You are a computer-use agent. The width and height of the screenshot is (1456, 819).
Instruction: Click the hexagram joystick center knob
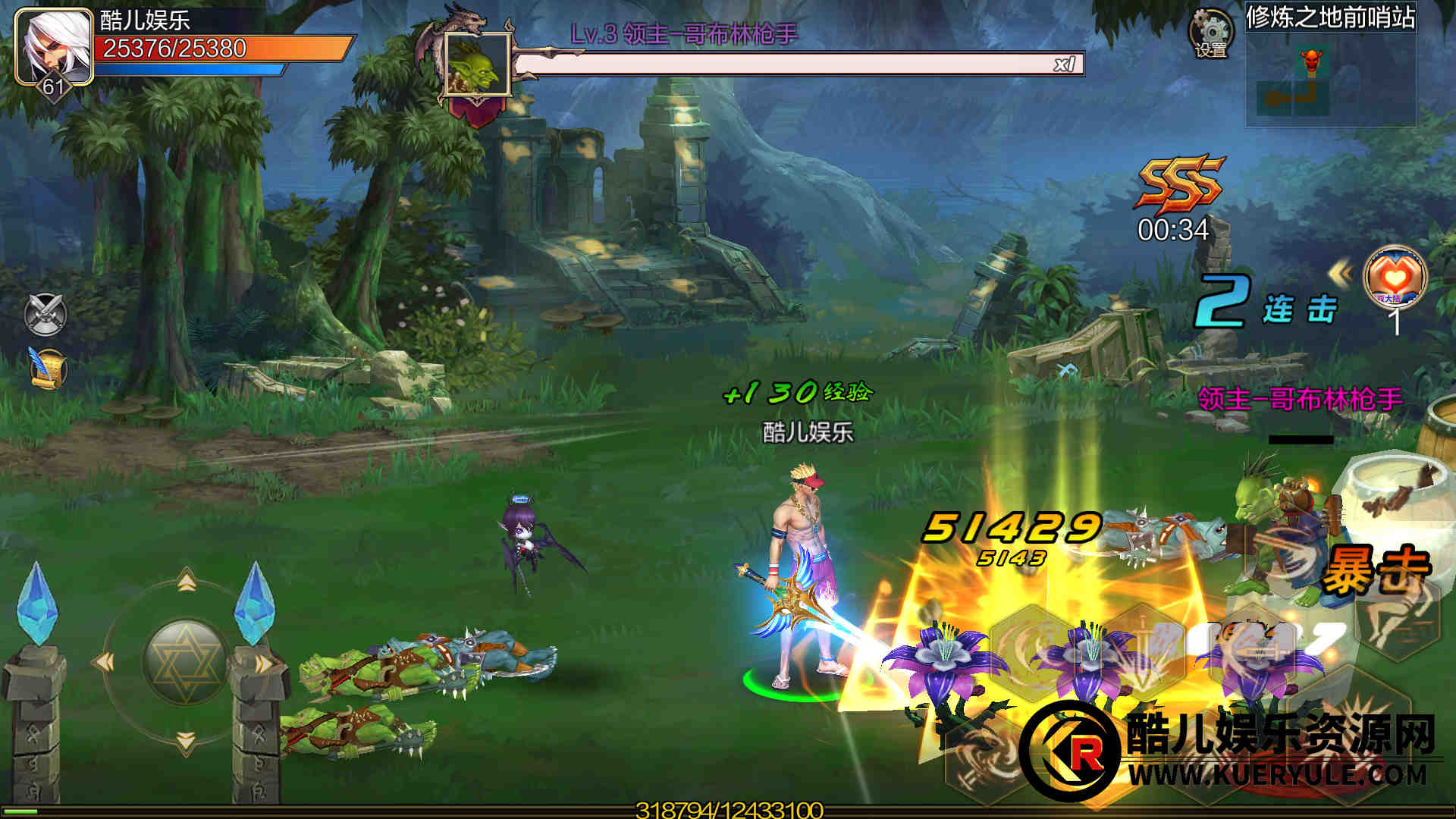pyautogui.click(x=184, y=661)
